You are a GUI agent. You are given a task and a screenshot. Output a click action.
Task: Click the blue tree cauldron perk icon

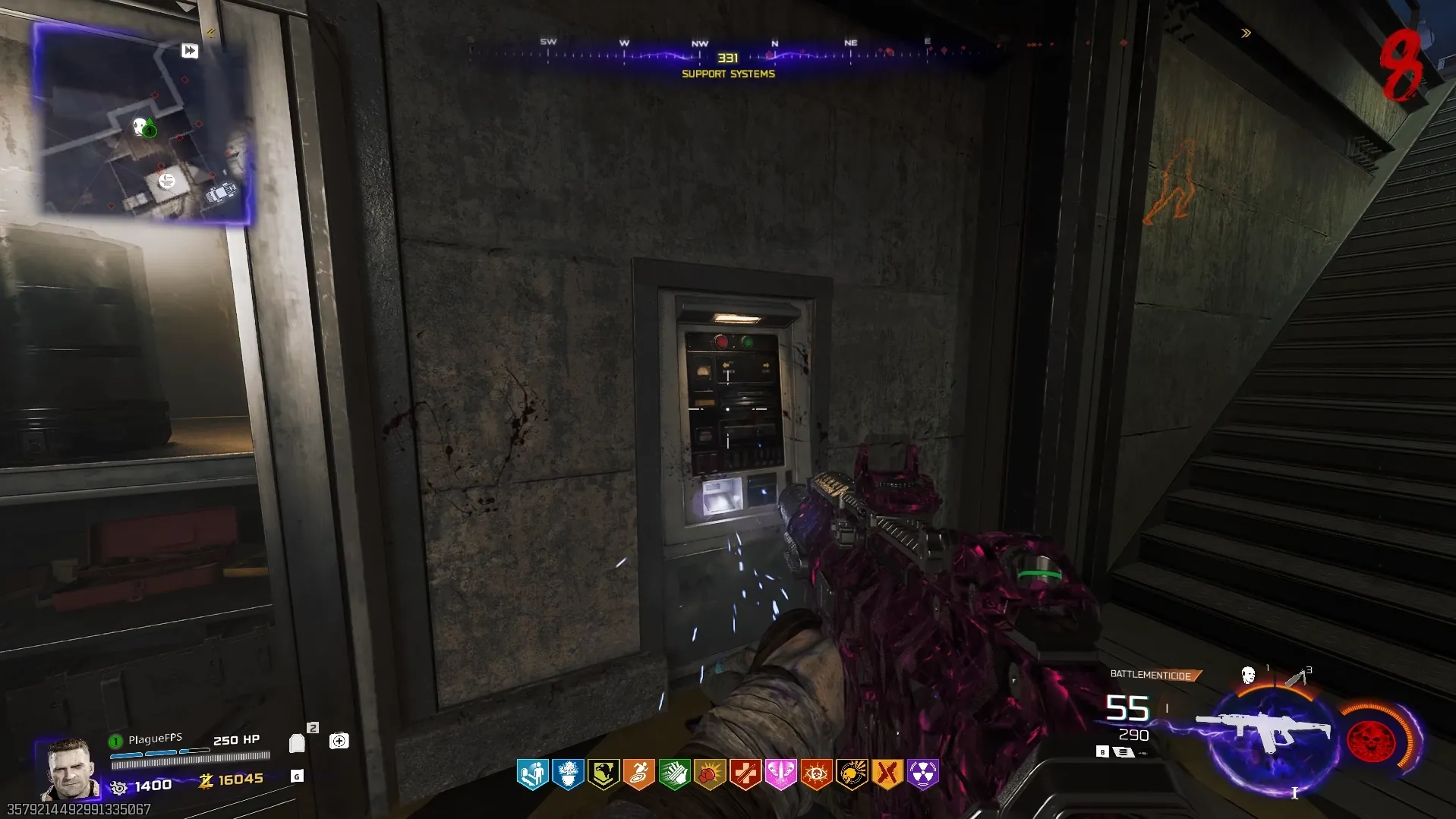coord(568,774)
